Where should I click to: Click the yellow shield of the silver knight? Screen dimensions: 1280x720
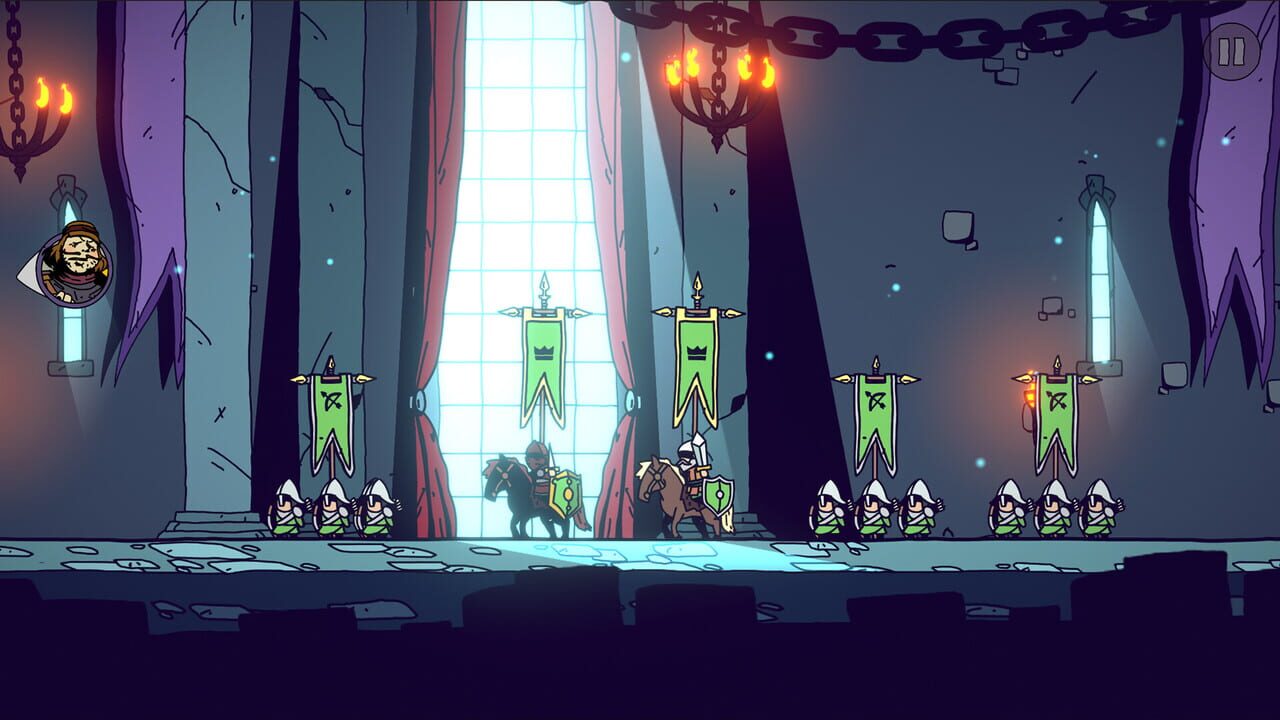pos(716,495)
